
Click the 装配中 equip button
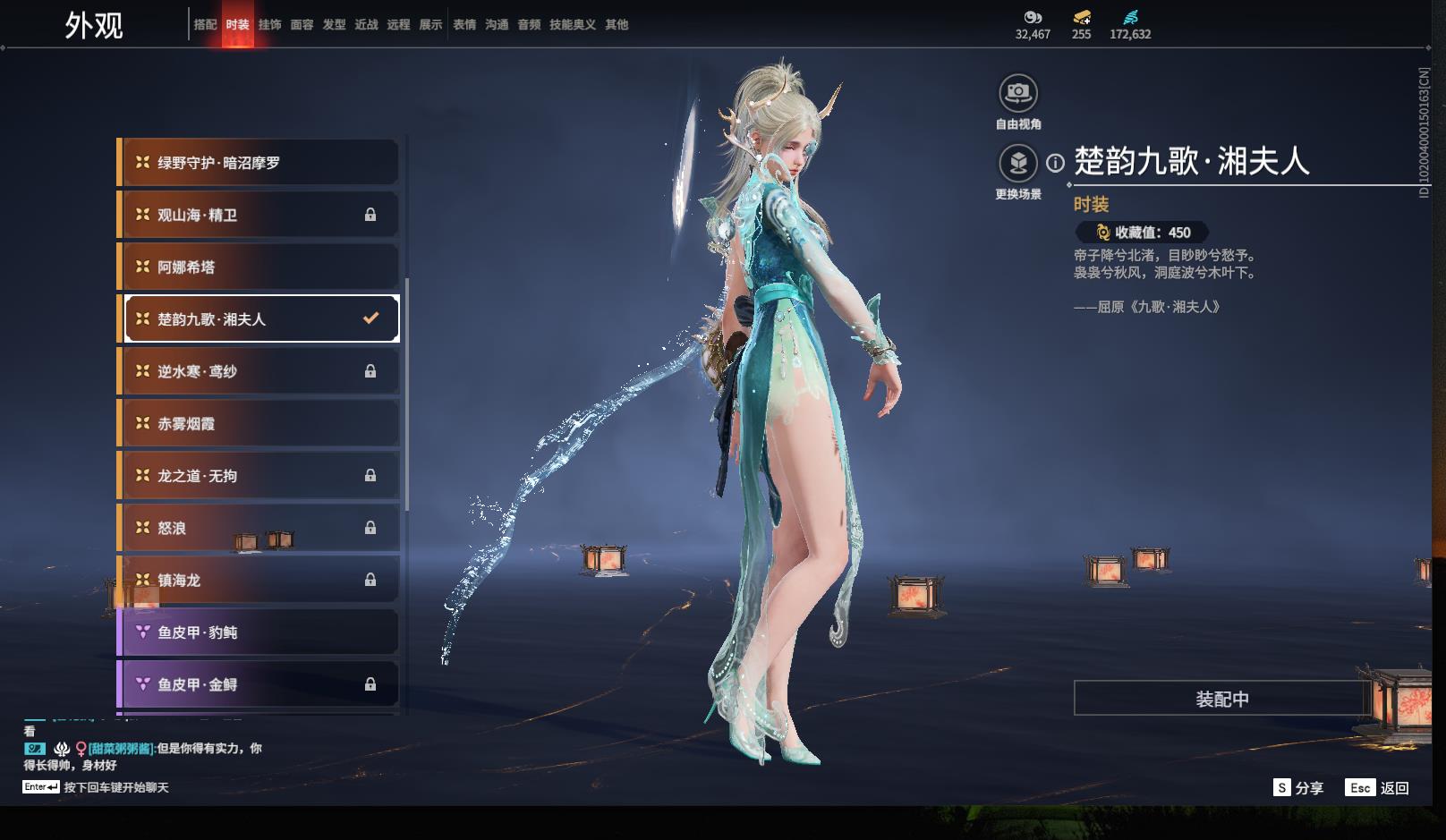pos(1221,699)
